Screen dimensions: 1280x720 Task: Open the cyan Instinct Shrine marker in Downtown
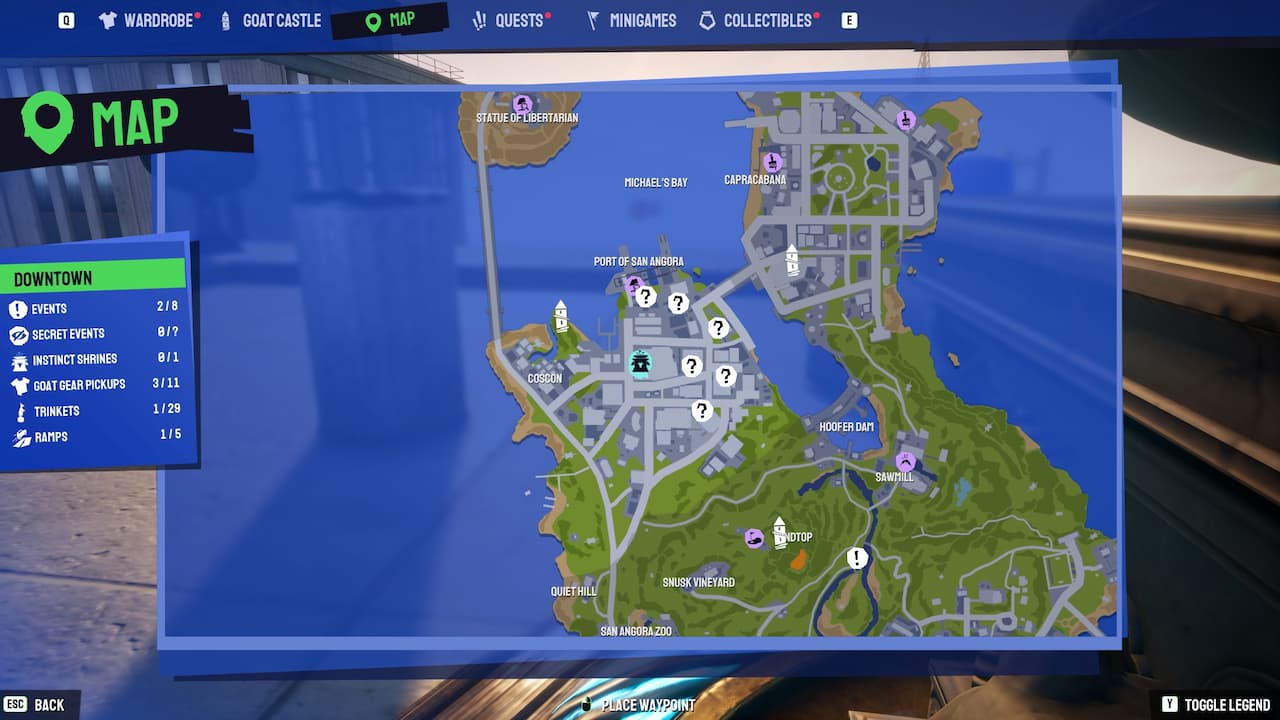click(x=640, y=366)
